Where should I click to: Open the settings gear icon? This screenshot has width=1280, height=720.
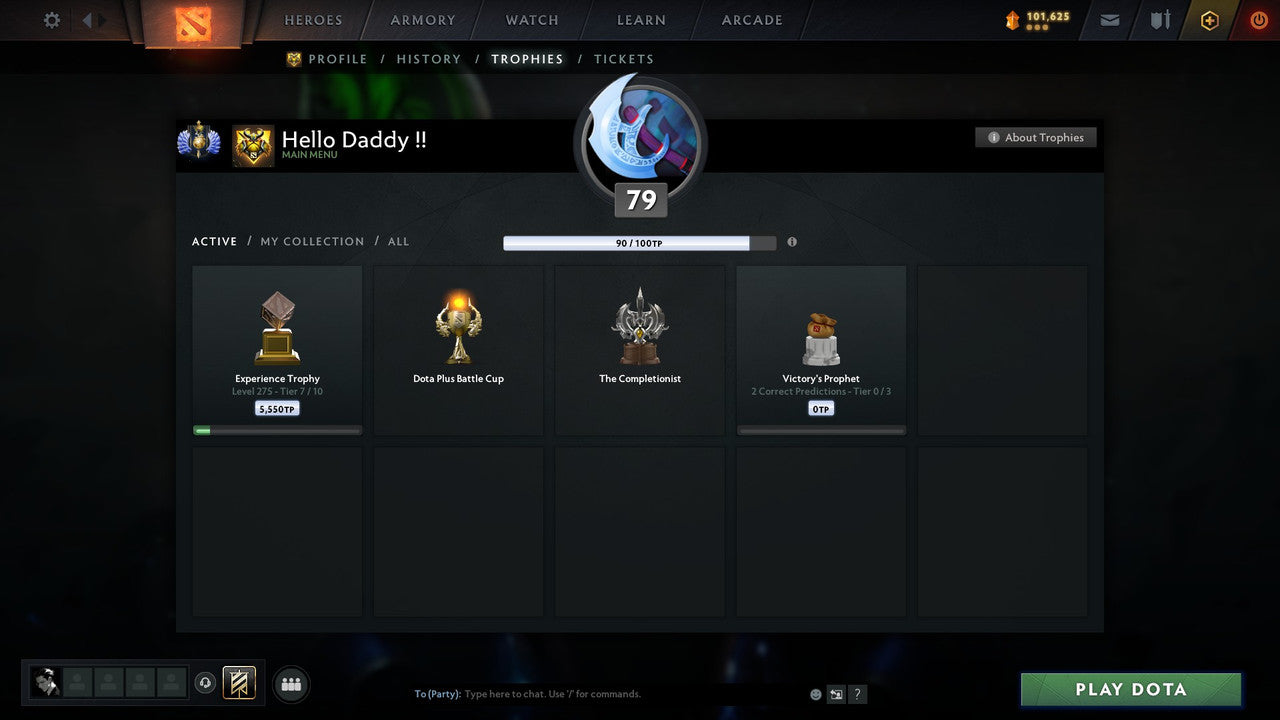51,19
